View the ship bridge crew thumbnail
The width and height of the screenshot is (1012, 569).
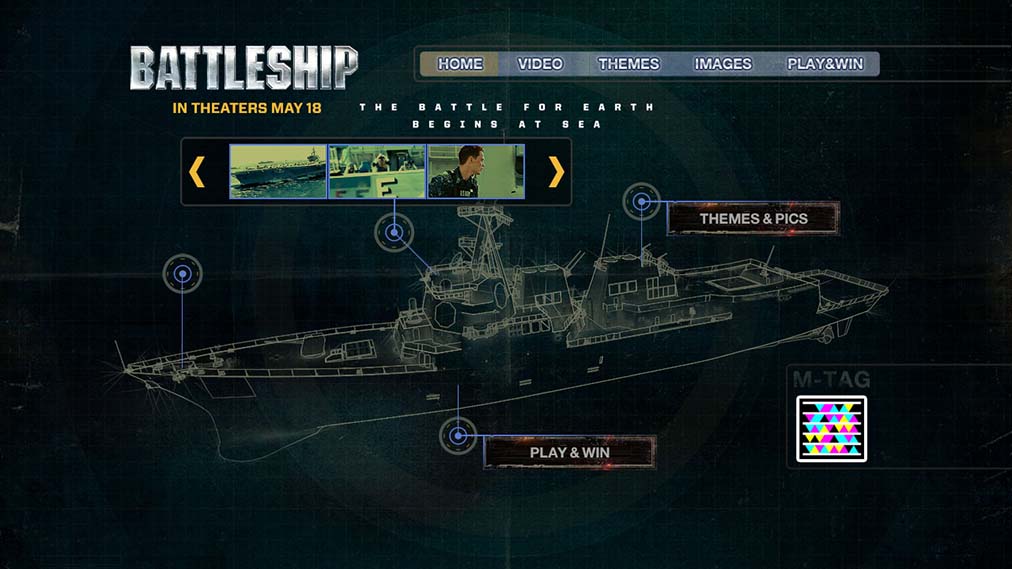[x=377, y=172]
